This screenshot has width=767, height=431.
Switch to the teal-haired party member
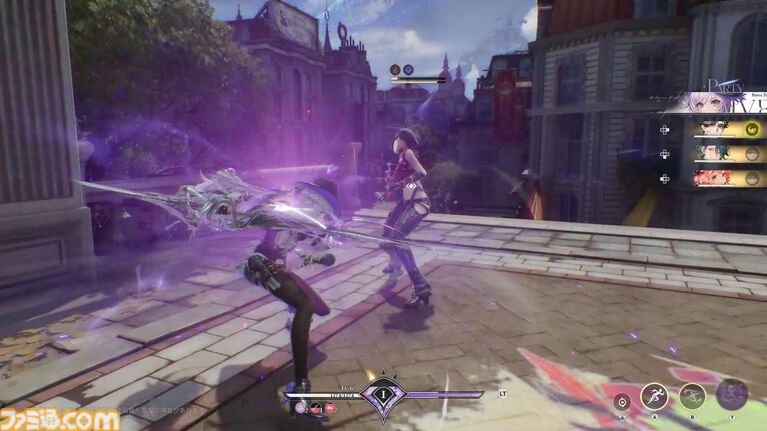pyautogui.click(x=716, y=153)
